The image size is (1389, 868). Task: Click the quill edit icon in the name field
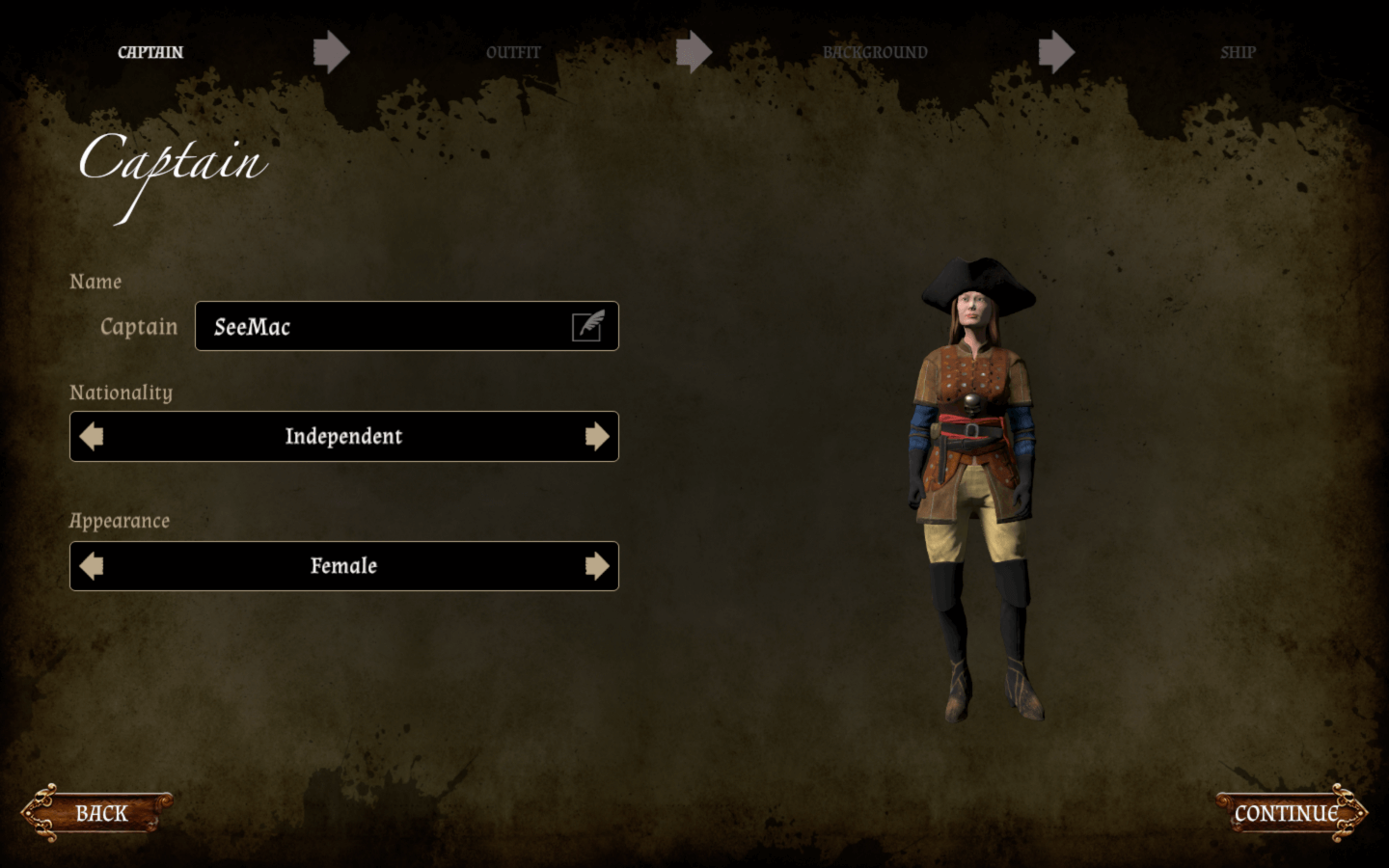click(588, 327)
